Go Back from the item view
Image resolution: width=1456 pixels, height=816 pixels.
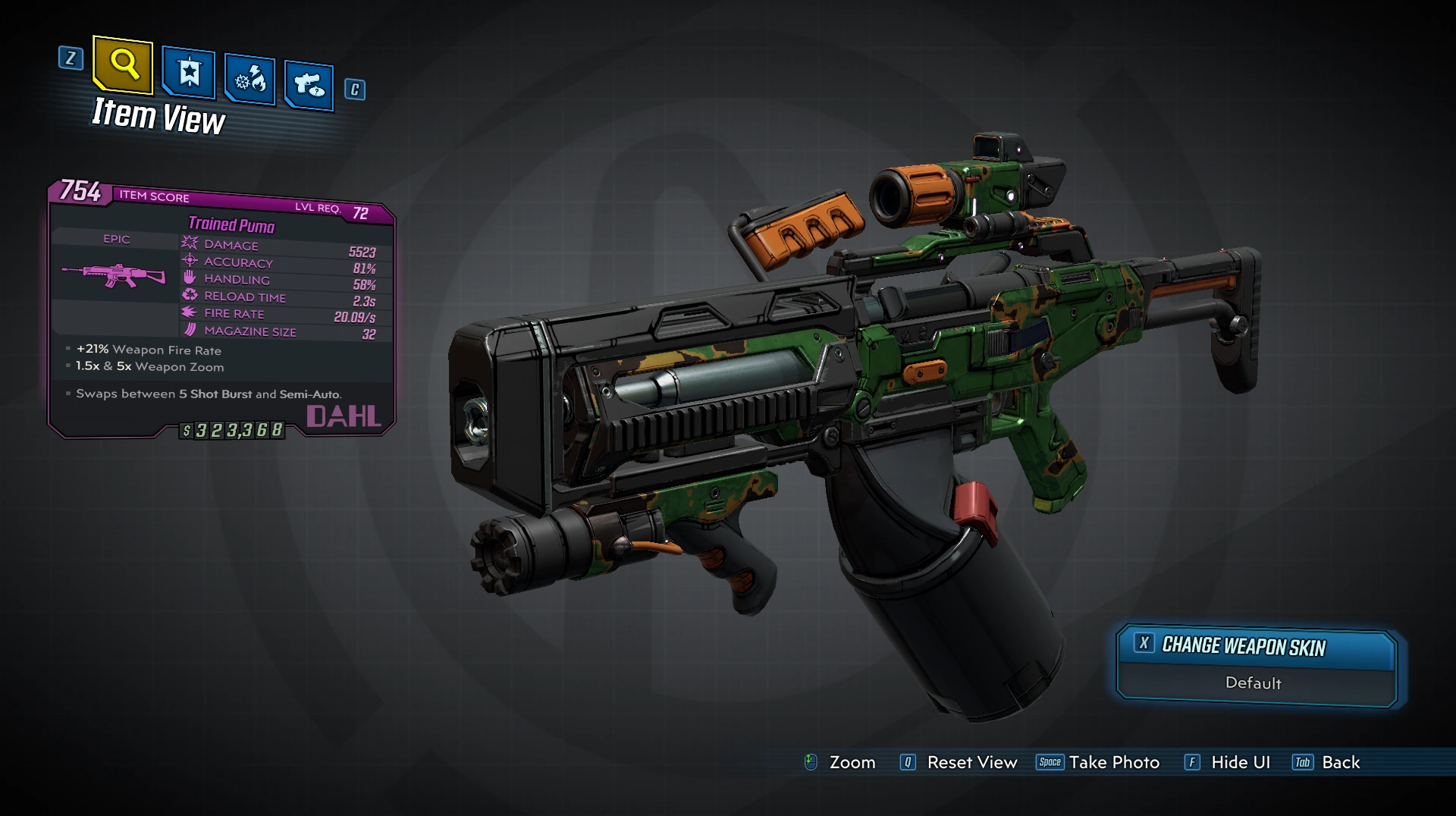click(x=1326, y=762)
